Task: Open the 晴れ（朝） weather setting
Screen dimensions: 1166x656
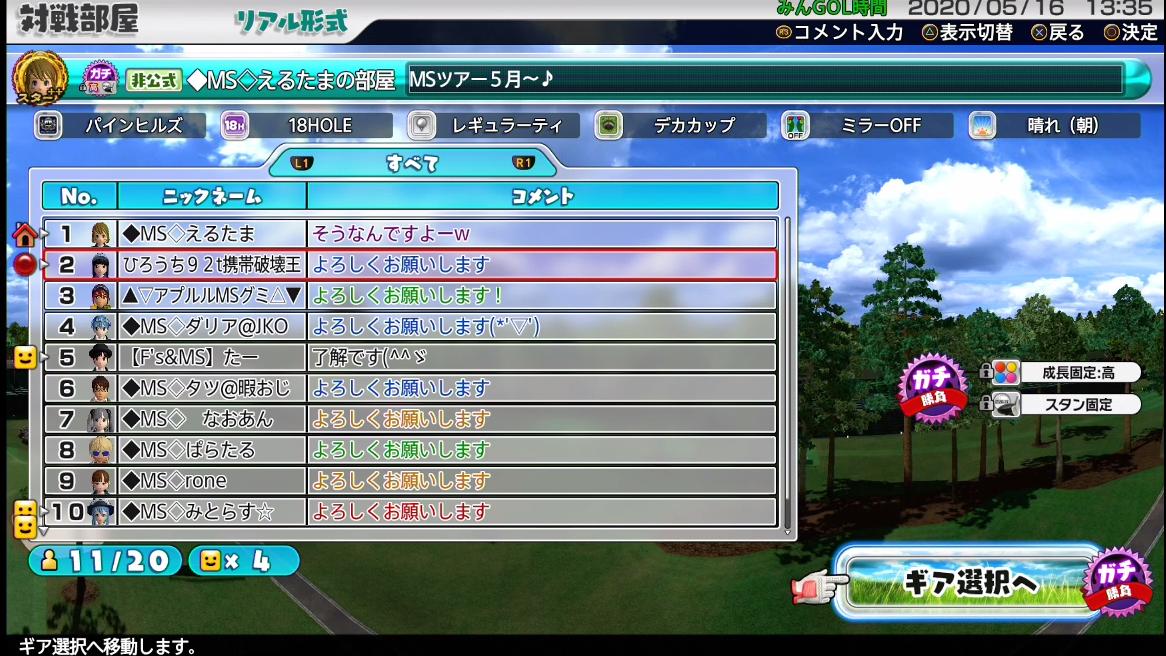Action: [1053, 126]
